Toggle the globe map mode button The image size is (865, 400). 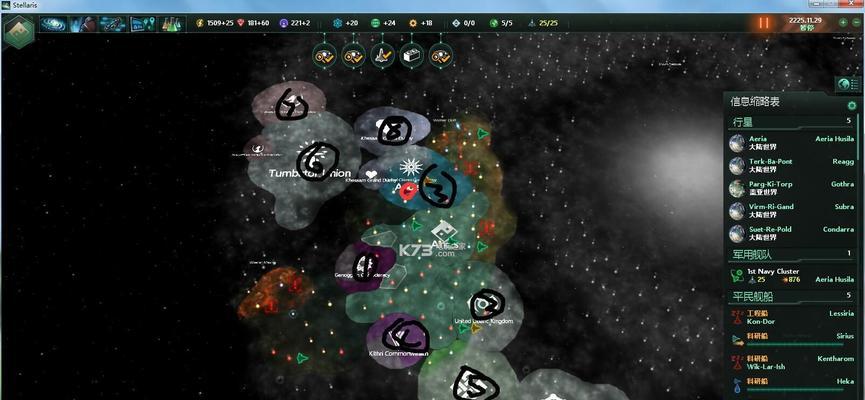click(x=842, y=85)
